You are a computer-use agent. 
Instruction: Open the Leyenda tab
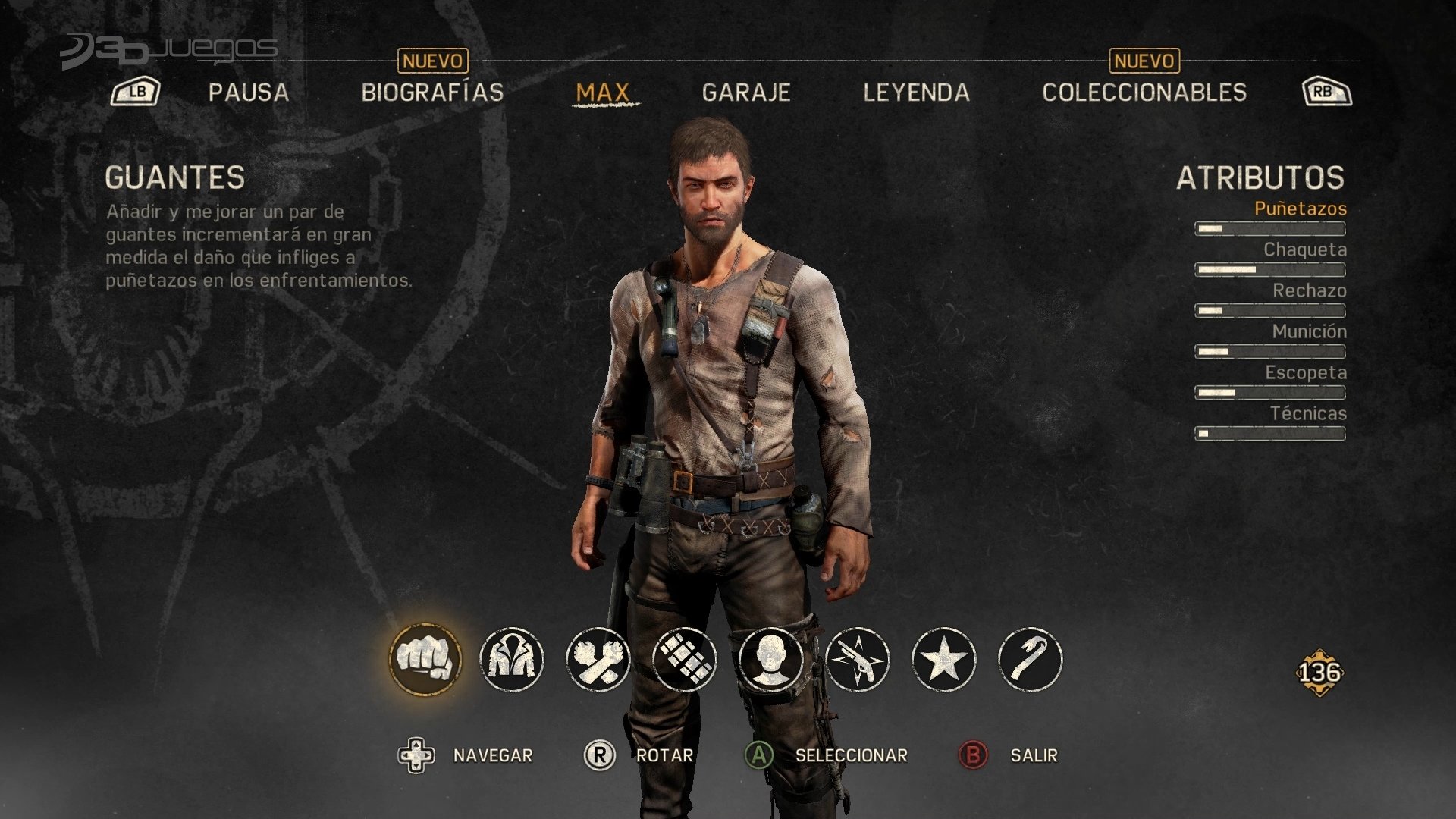point(916,93)
